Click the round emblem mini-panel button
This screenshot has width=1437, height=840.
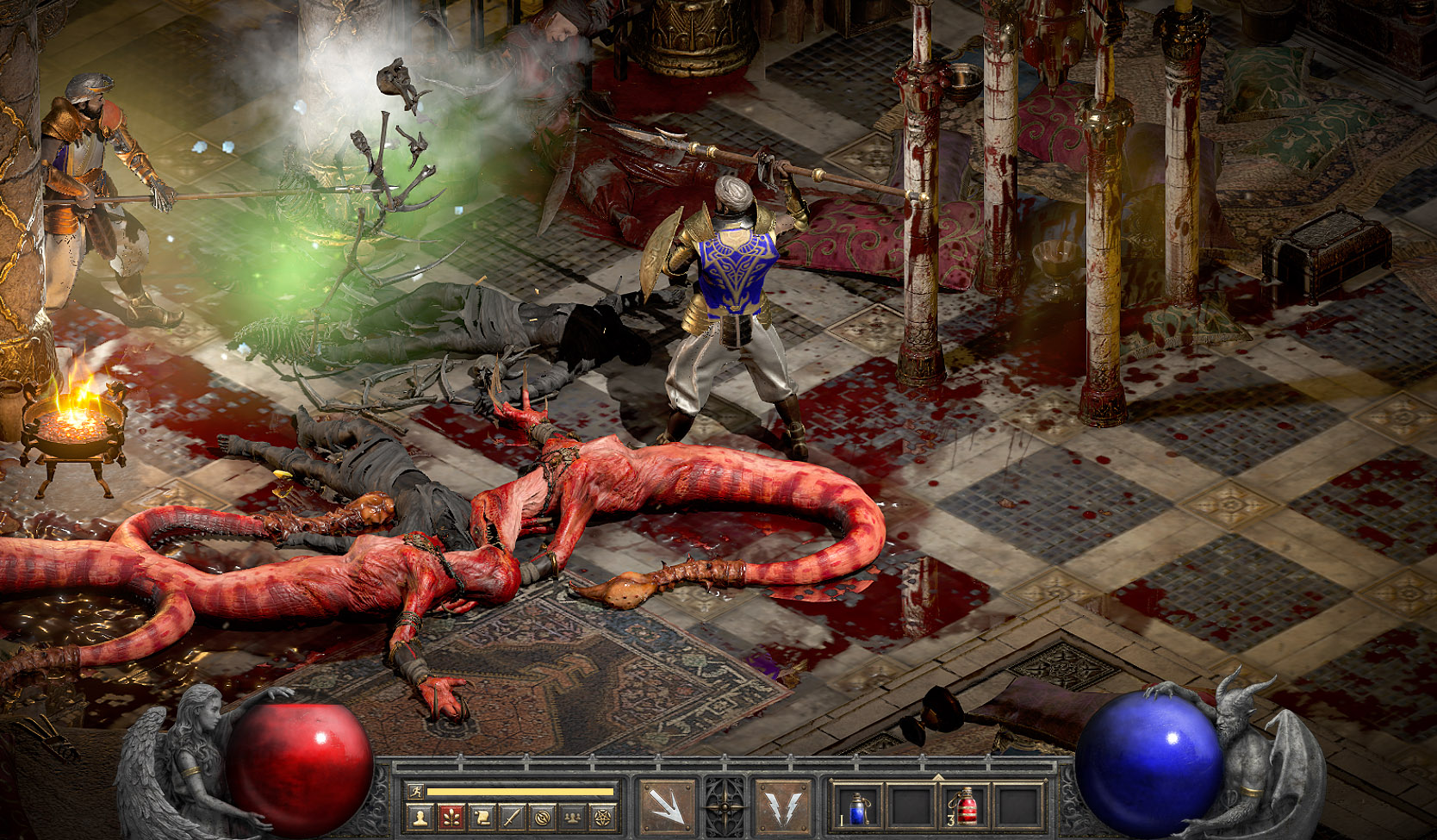click(x=542, y=817)
